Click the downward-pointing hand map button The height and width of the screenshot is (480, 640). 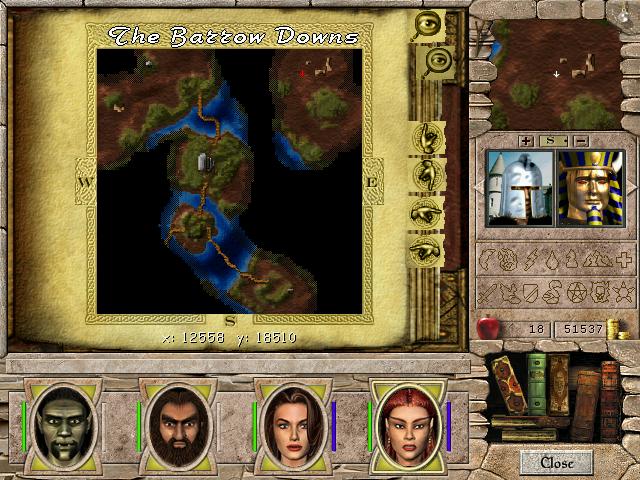pos(429,172)
